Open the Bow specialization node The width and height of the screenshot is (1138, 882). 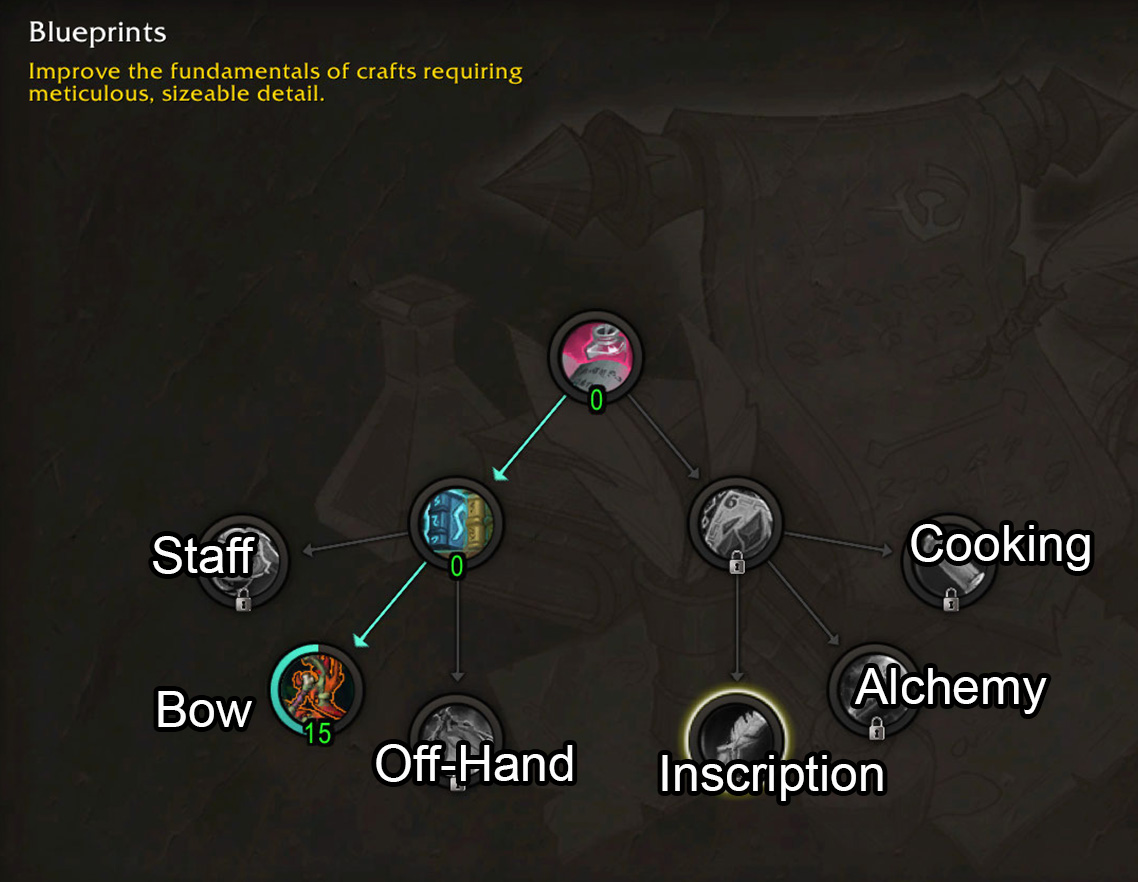(317, 690)
